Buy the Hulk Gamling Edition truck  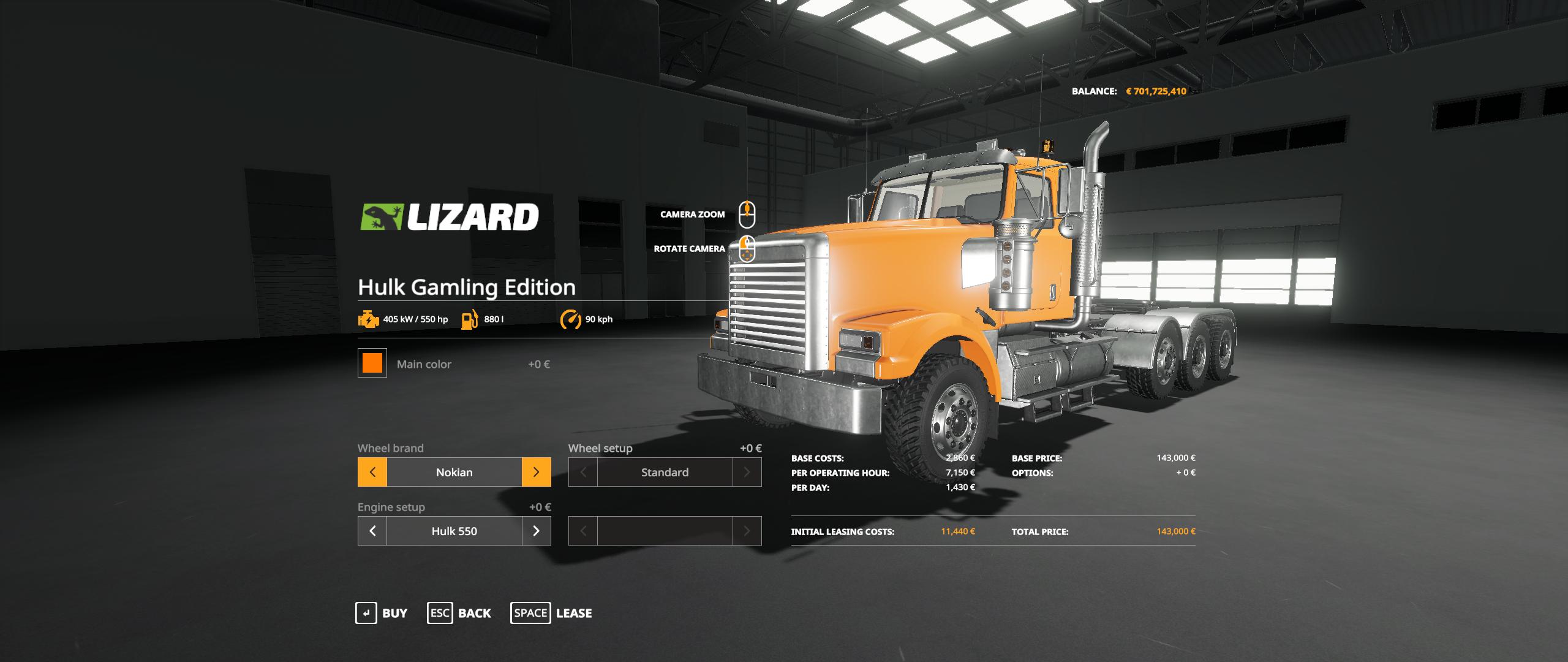point(381,613)
